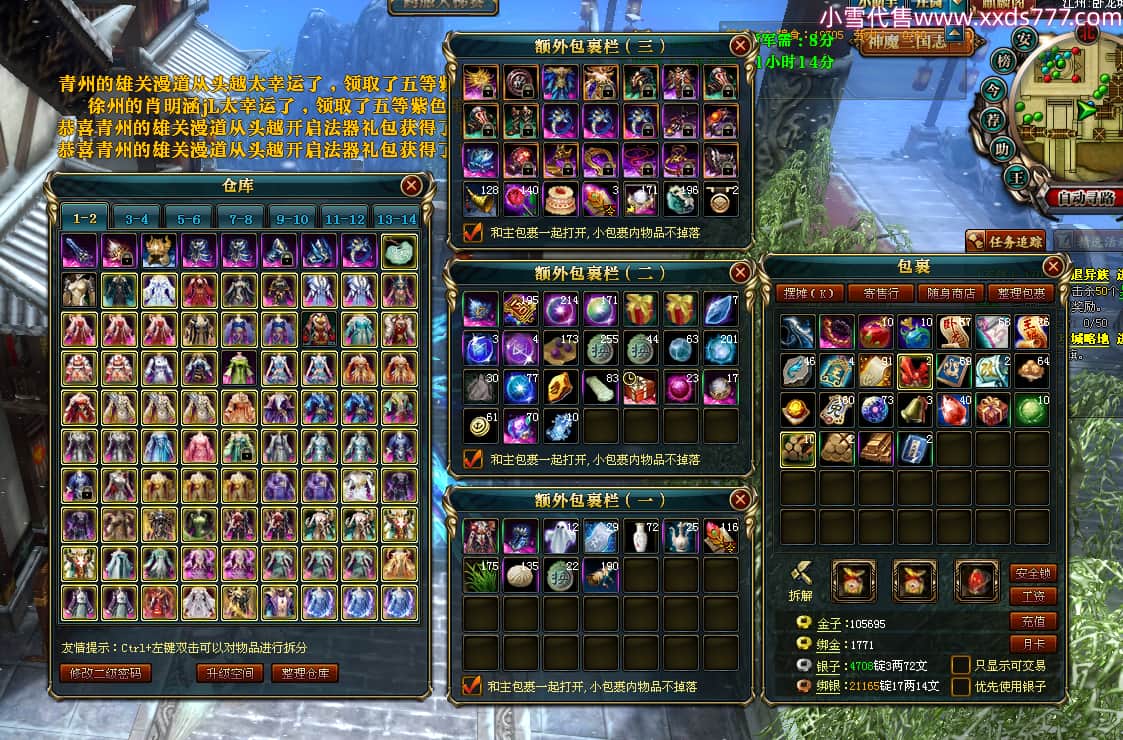Open the 随身商店 portable shop
Image resolution: width=1123 pixels, height=740 pixels.
(951, 293)
